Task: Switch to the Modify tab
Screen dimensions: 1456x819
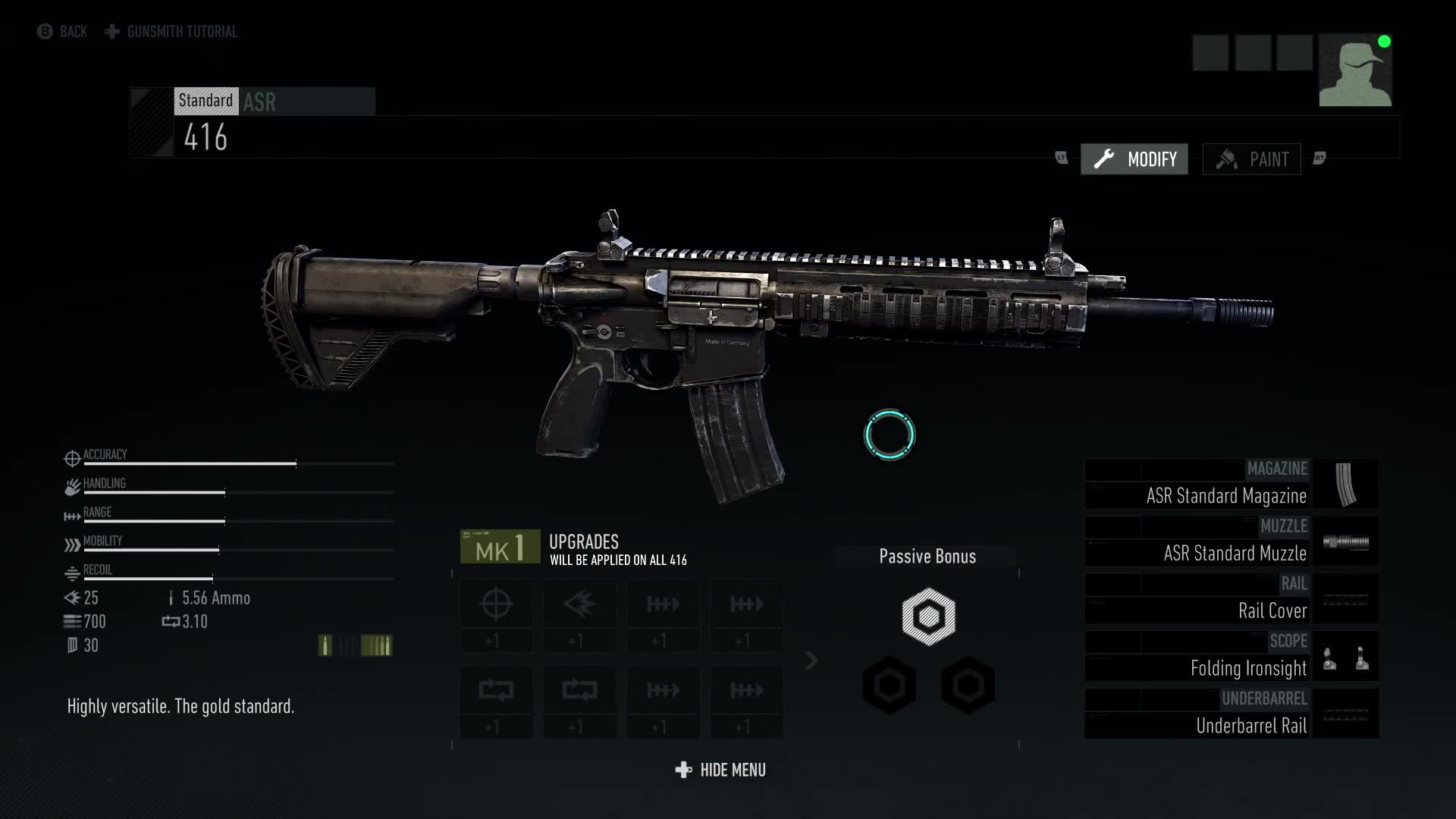Action: point(1134,159)
